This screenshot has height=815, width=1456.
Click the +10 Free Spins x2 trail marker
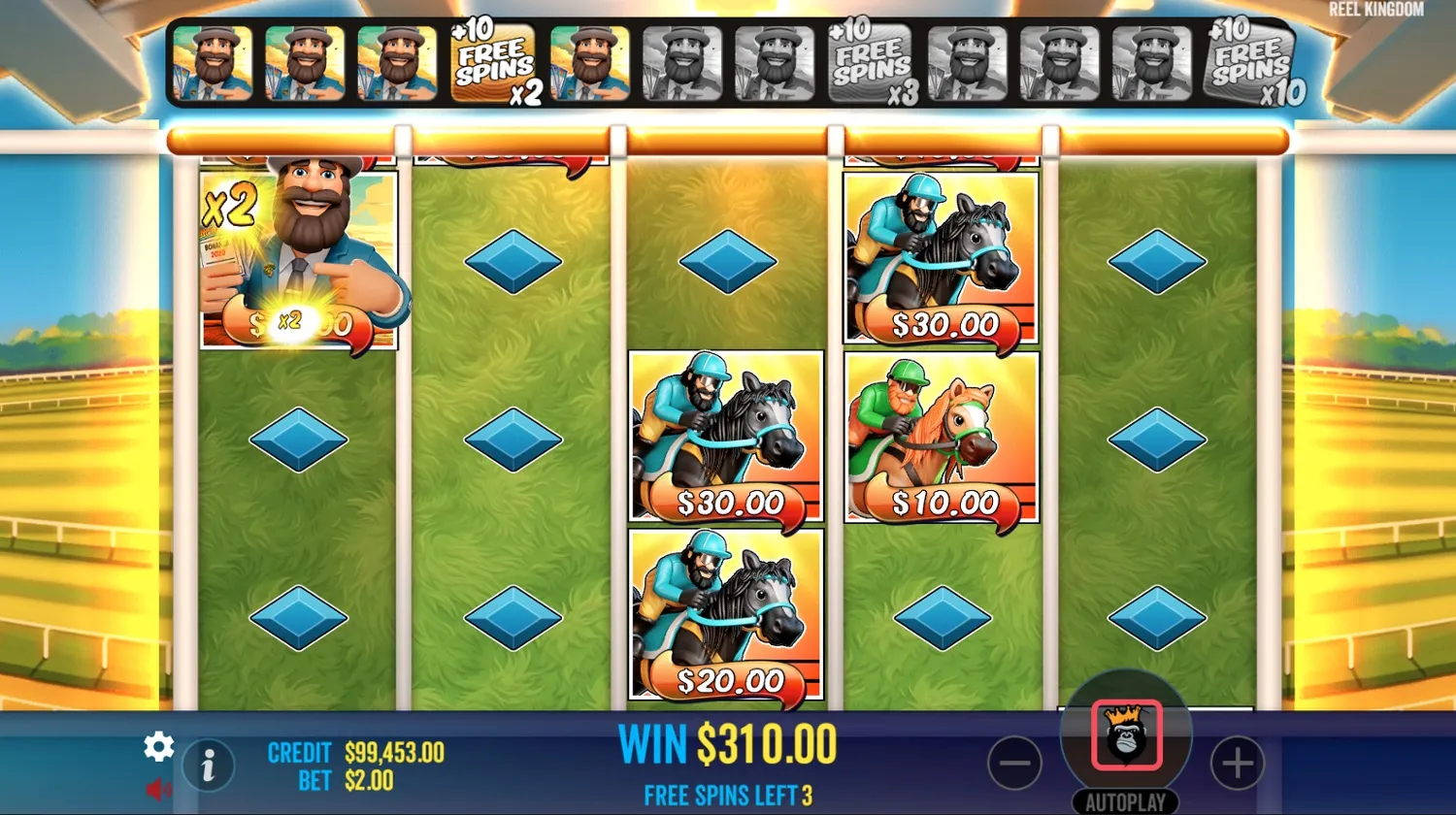[x=491, y=63]
